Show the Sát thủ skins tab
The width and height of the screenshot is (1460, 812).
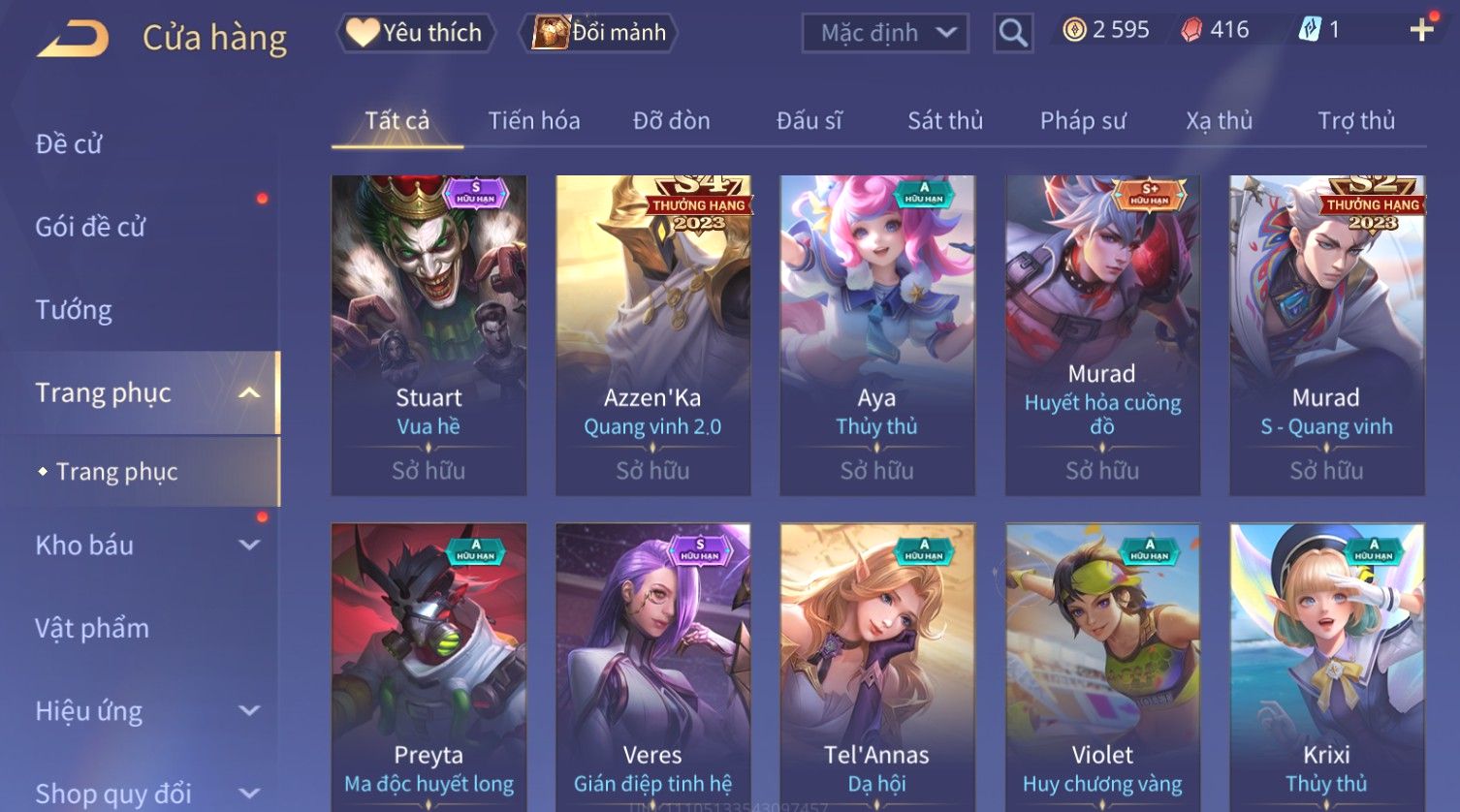pos(945,121)
